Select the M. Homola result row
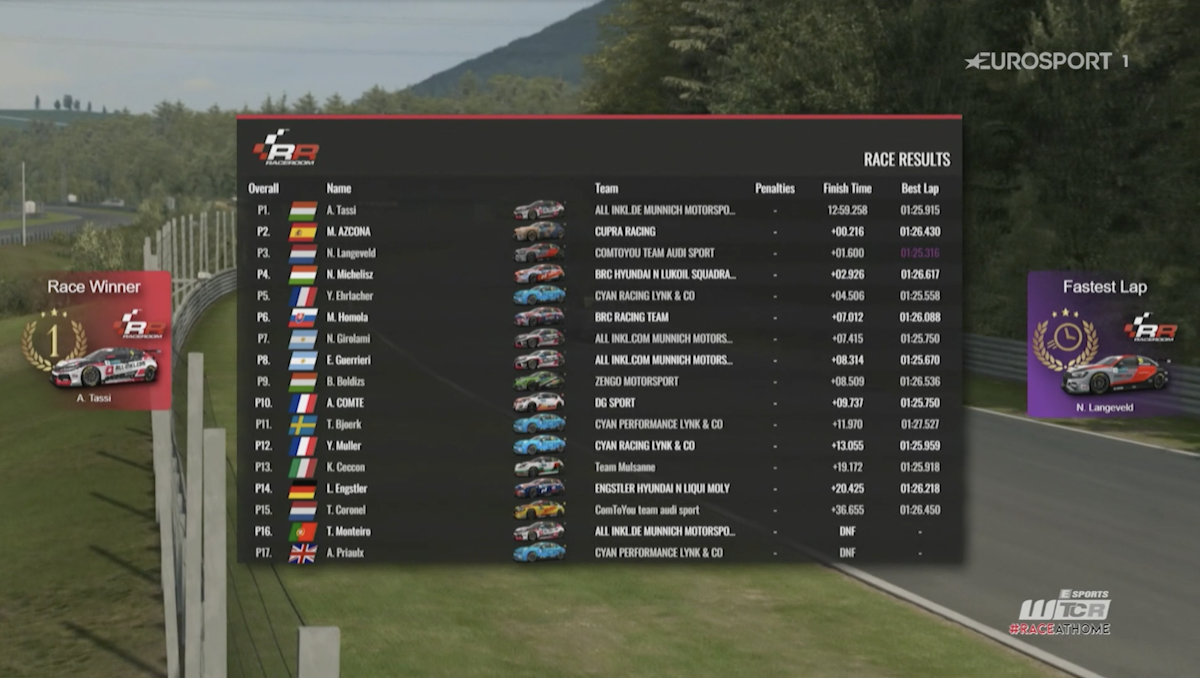The height and width of the screenshot is (678, 1200). click(599, 317)
